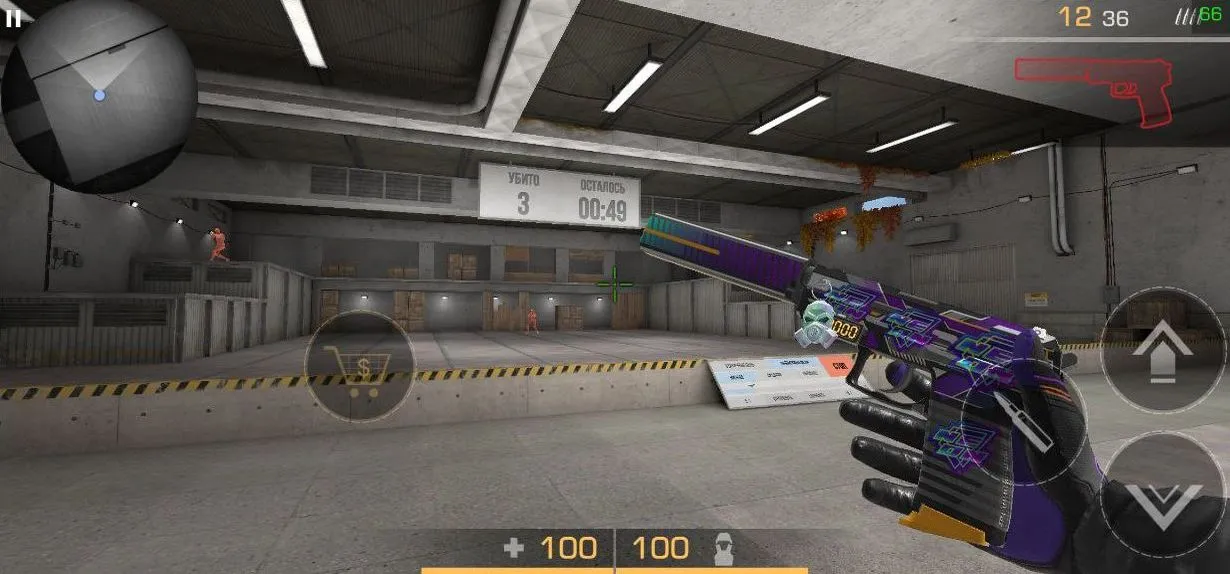The height and width of the screenshot is (574, 1230).
Task: Tap the circular minimap
Action: [x=98, y=95]
